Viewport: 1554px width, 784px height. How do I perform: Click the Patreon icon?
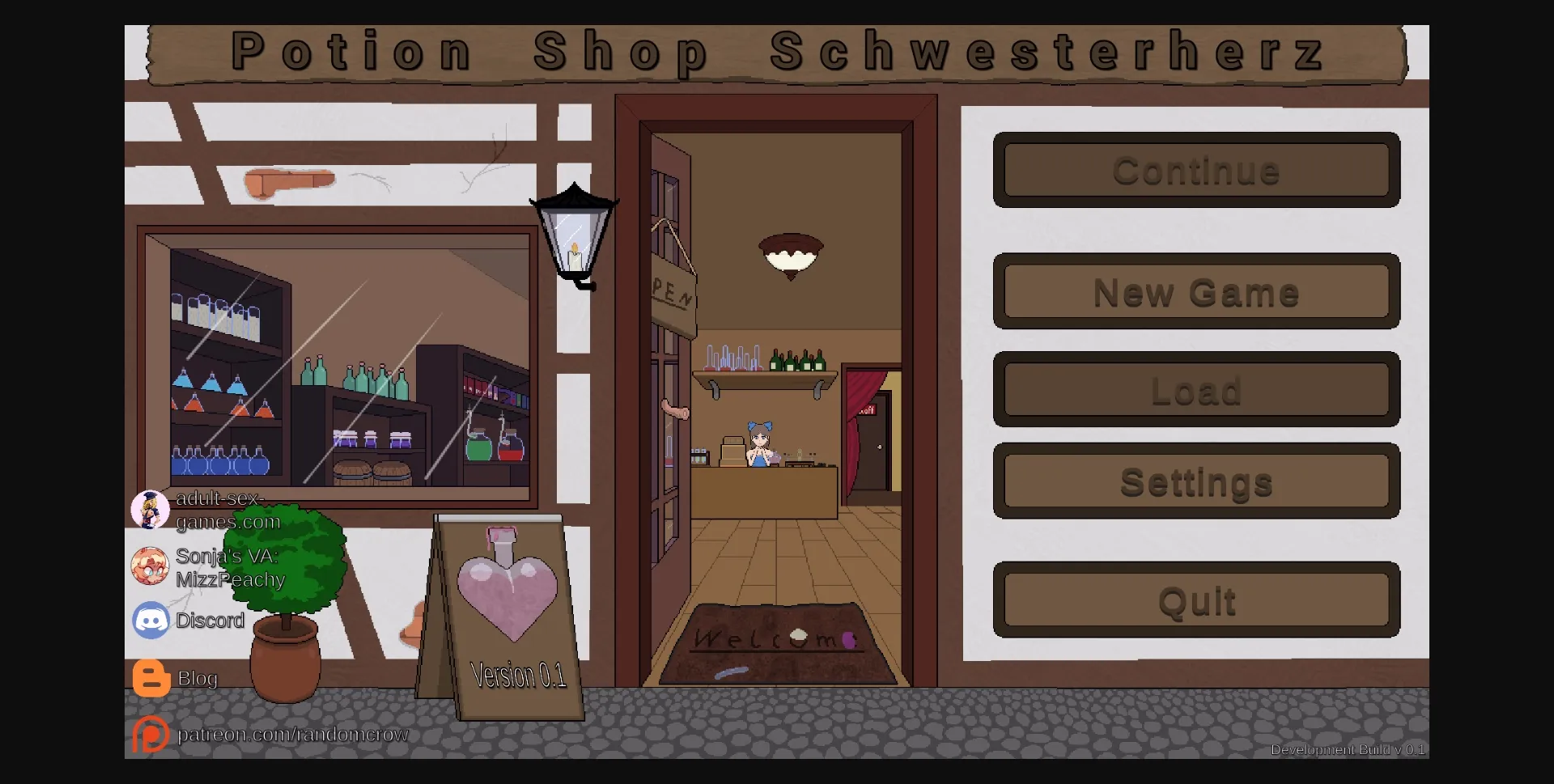(151, 735)
